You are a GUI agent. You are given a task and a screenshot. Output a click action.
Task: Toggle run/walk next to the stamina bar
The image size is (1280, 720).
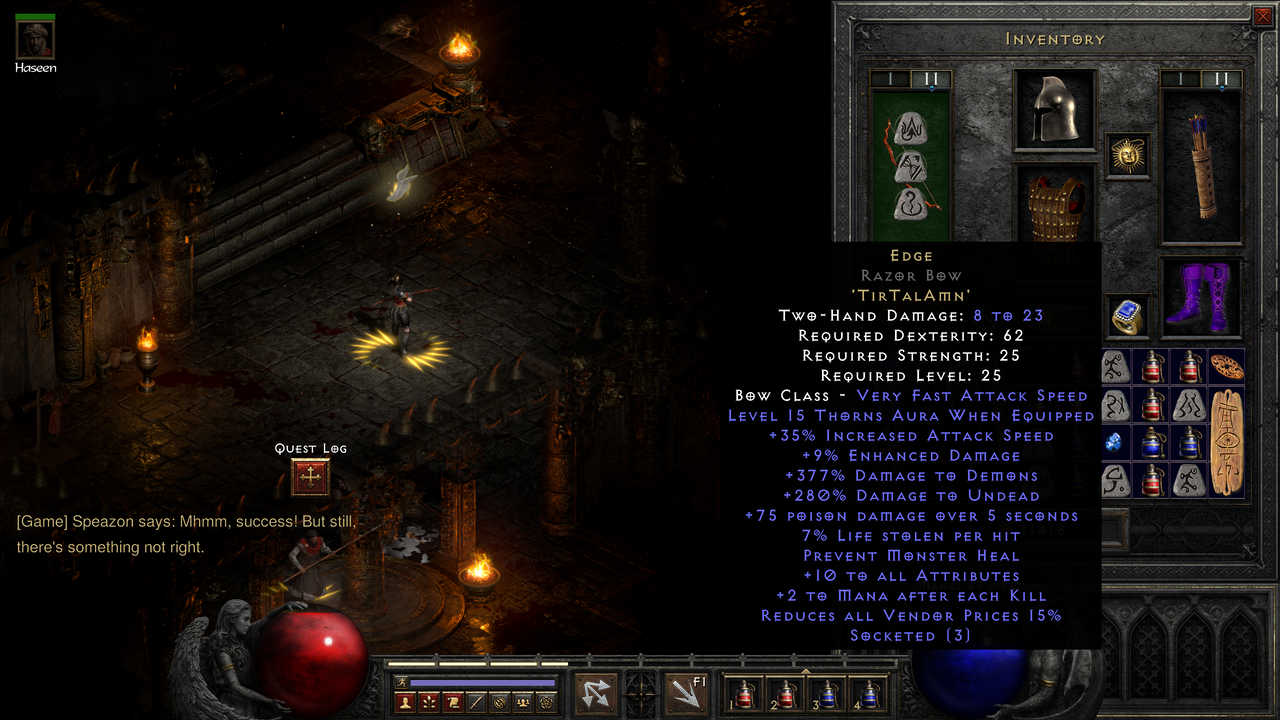click(401, 681)
